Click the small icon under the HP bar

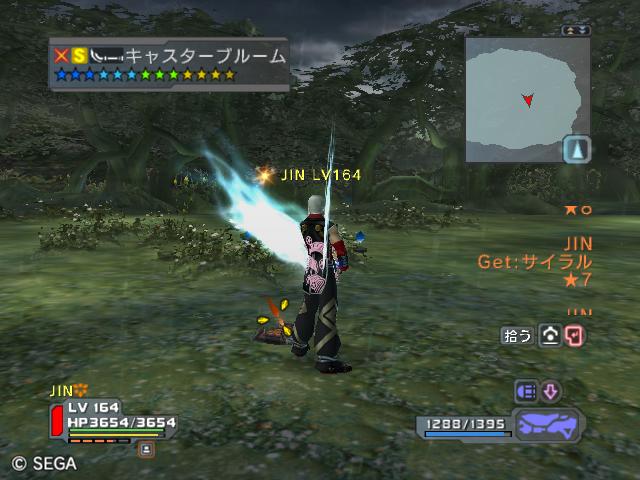tap(146, 449)
